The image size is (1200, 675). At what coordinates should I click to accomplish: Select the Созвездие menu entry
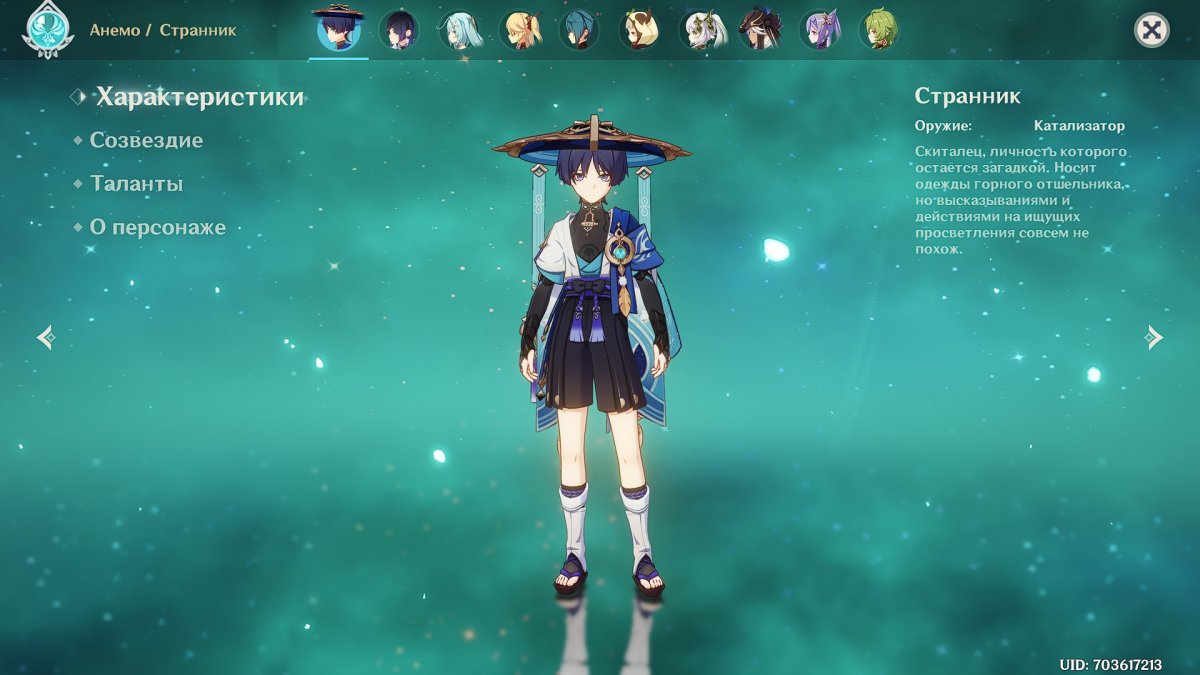coord(146,141)
